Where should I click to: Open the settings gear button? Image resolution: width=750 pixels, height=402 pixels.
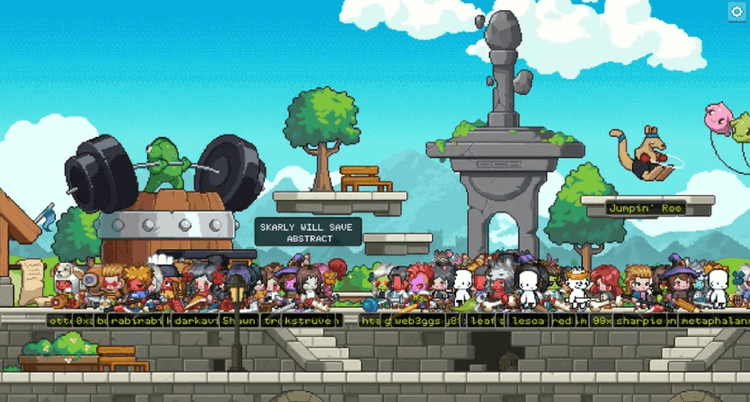pyautogui.click(x=737, y=12)
